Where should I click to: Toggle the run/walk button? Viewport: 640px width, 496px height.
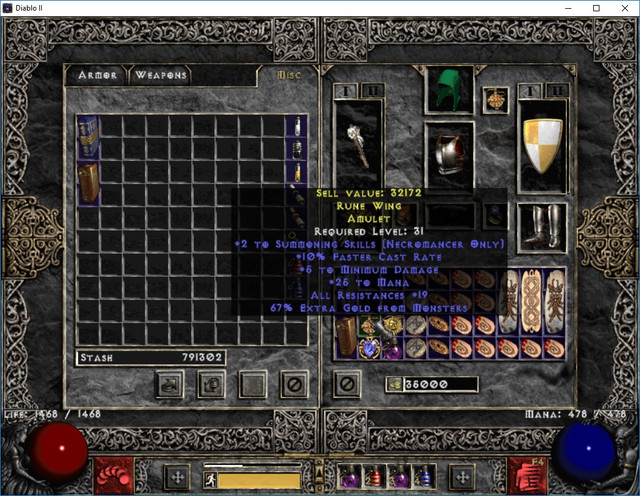click(x=212, y=478)
